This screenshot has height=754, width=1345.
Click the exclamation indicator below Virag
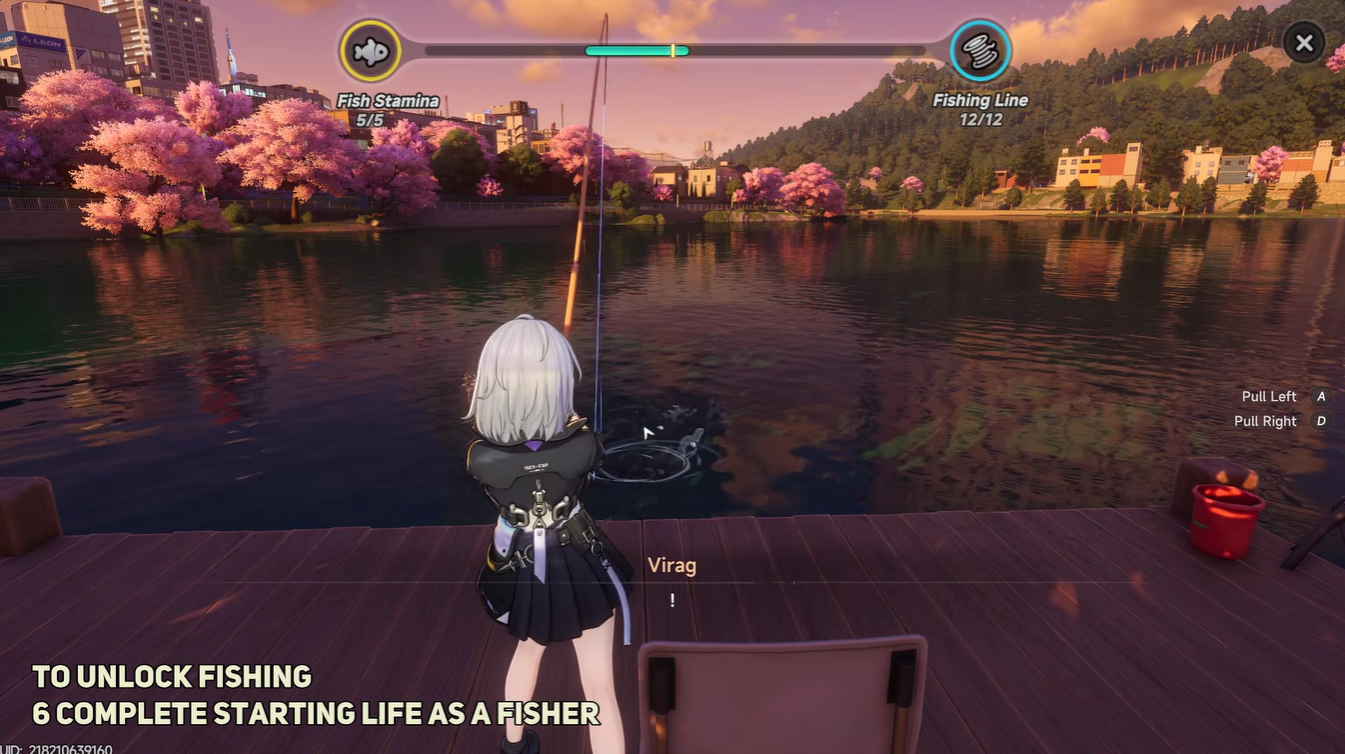click(x=671, y=598)
